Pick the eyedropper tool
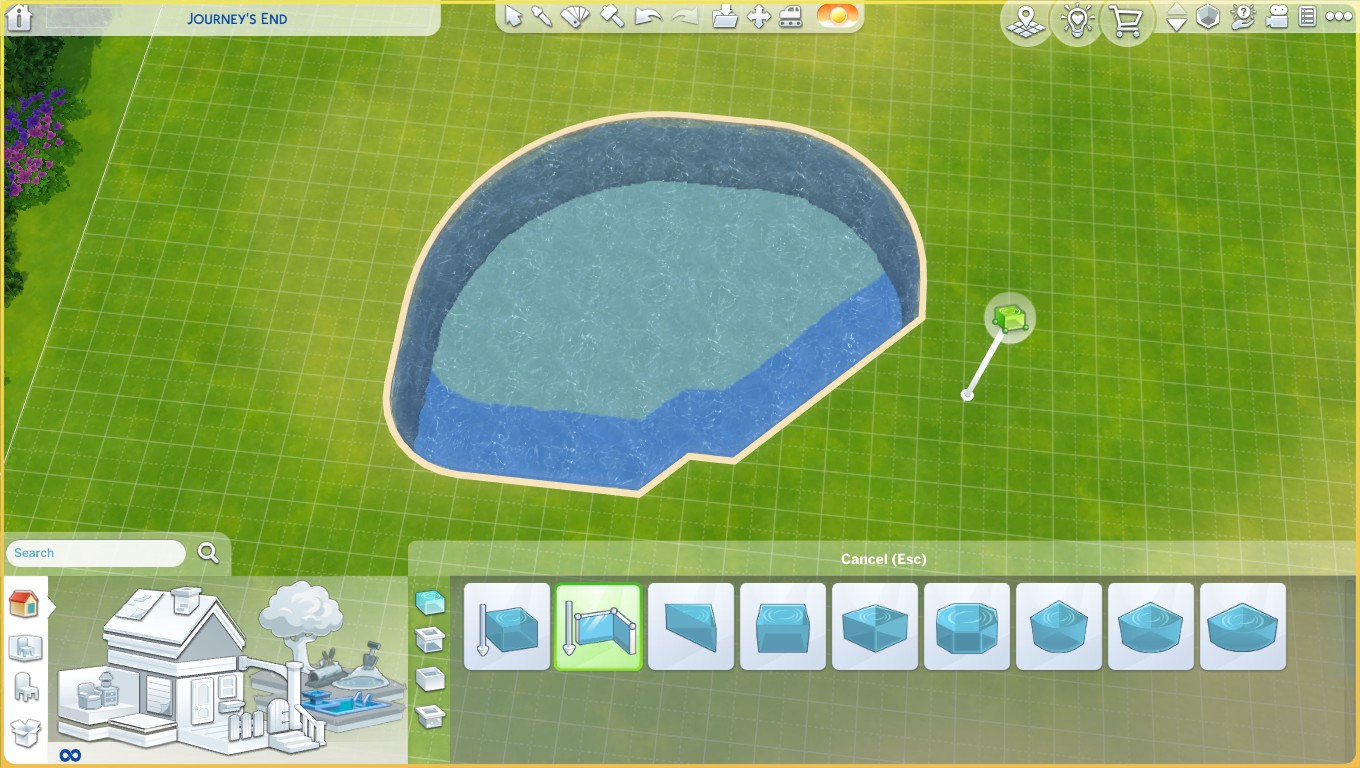Image resolution: width=1360 pixels, height=768 pixels. pos(542,16)
